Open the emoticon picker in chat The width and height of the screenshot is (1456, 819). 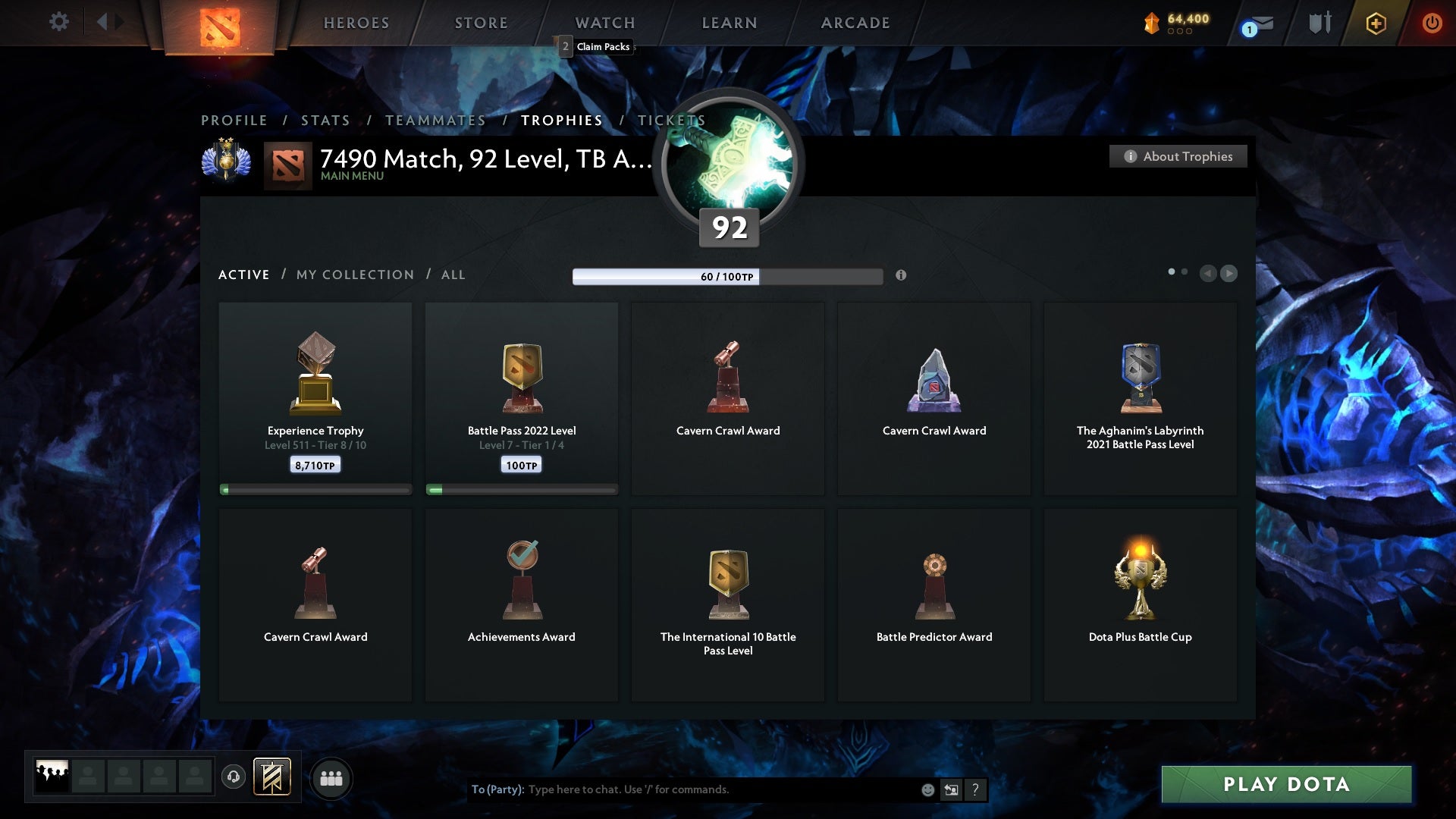point(927,789)
